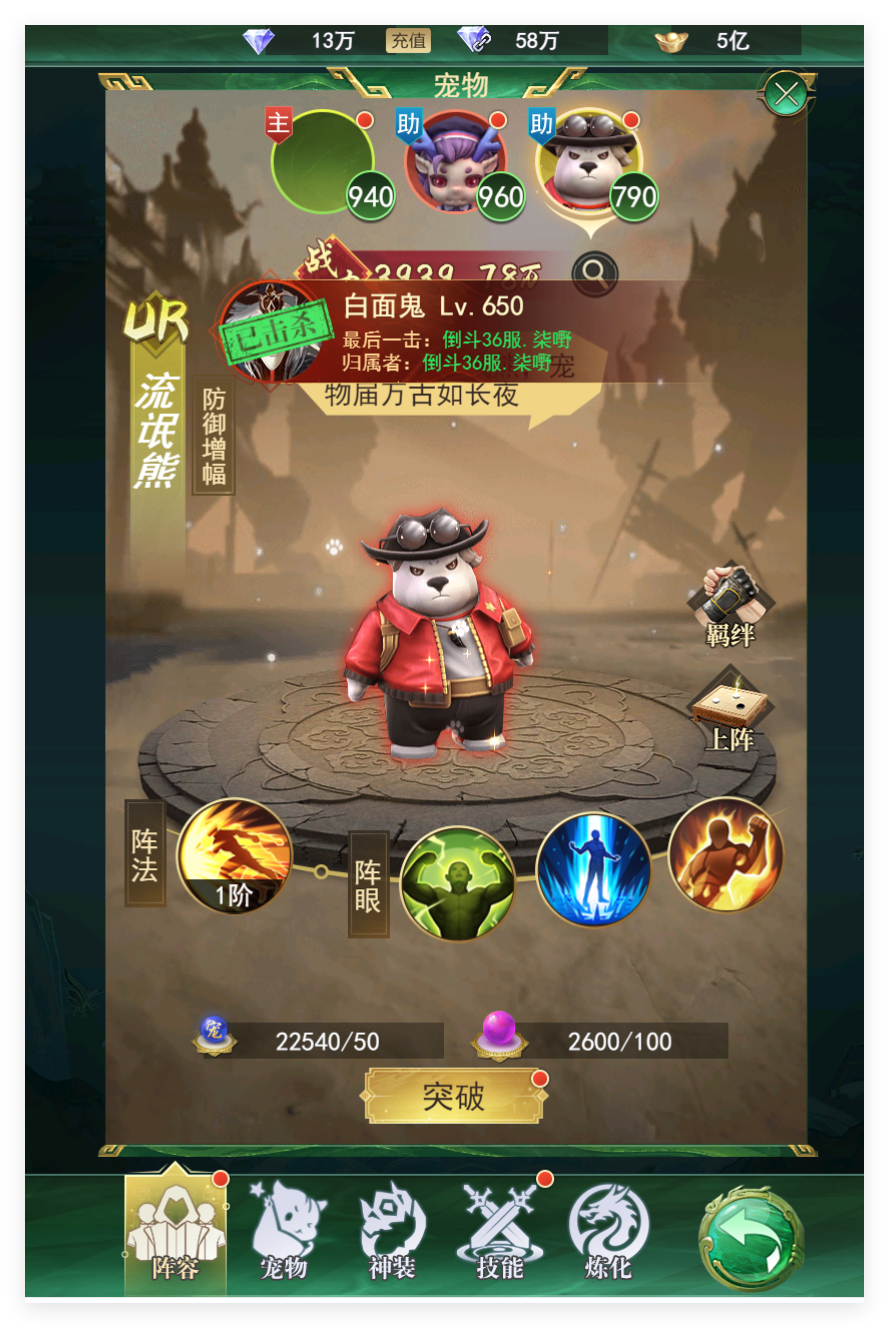Select the orange flexing fist skill
This screenshot has height=1328, width=889.
click(x=725, y=855)
